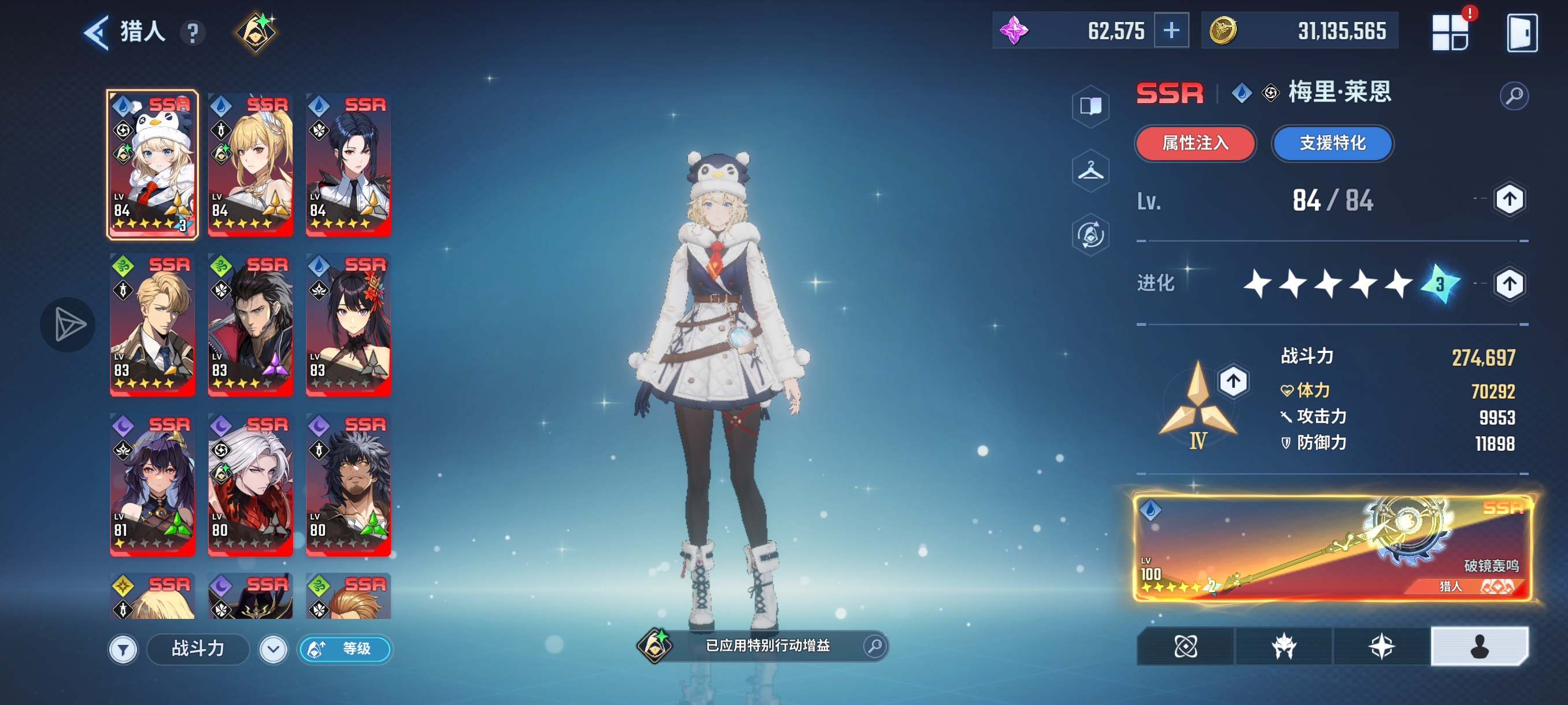1568x705 pixels.
Task: Switch to the four-point star tab
Action: pyautogui.click(x=1381, y=646)
